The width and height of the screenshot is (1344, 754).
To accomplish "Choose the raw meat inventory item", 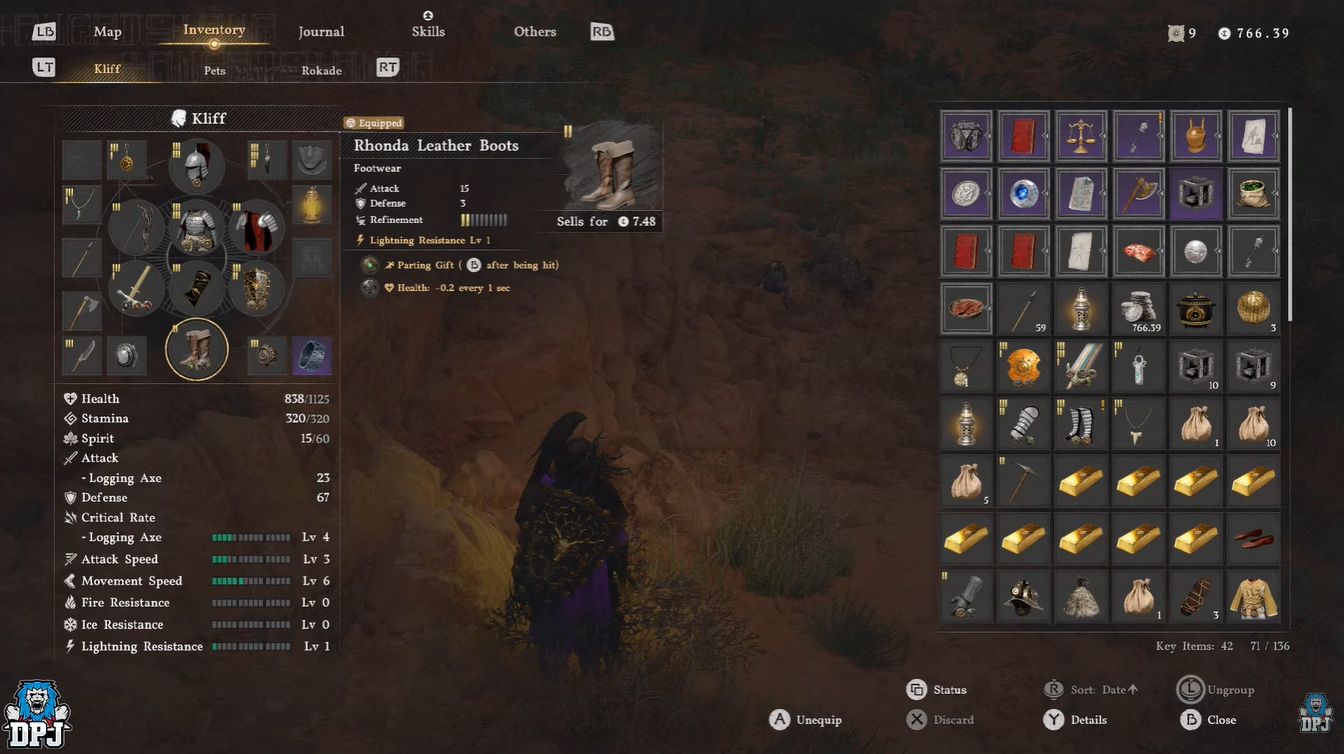I will coord(1139,251).
